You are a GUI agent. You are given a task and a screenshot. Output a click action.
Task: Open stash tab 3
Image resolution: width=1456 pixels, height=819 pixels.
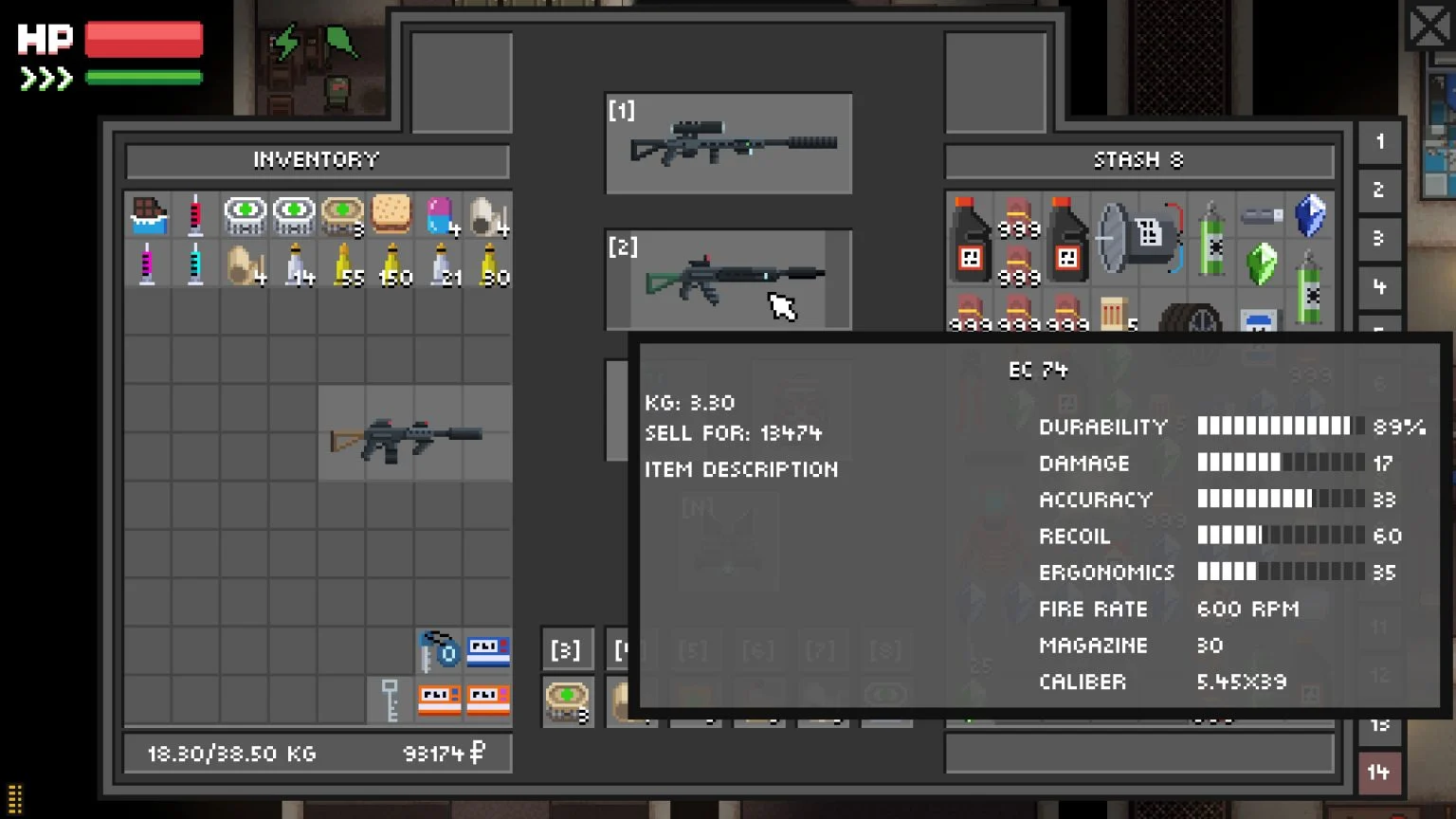pyautogui.click(x=1379, y=239)
